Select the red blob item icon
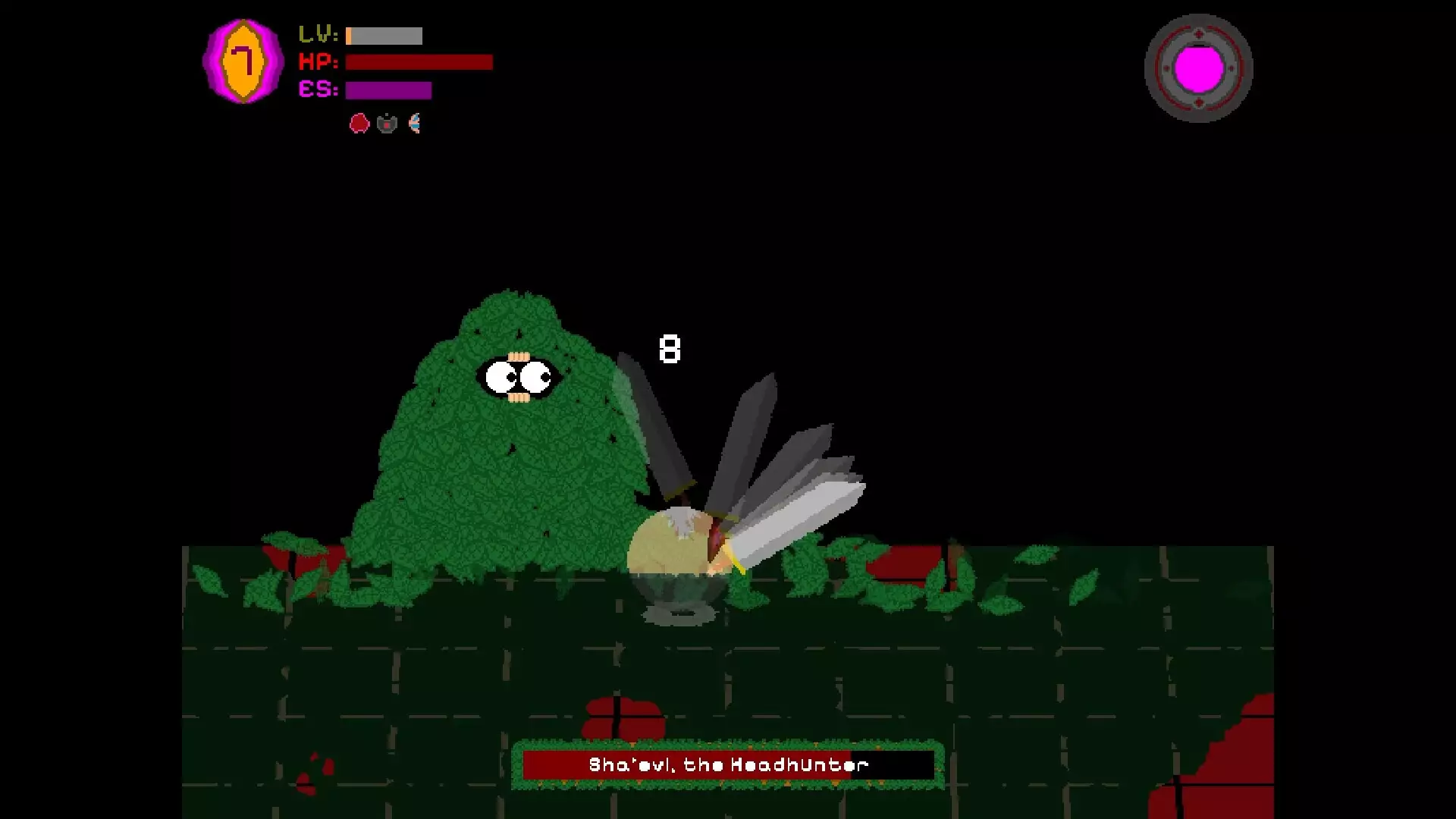Viewport: 1456px width, 819px height. tap(359, 123)
